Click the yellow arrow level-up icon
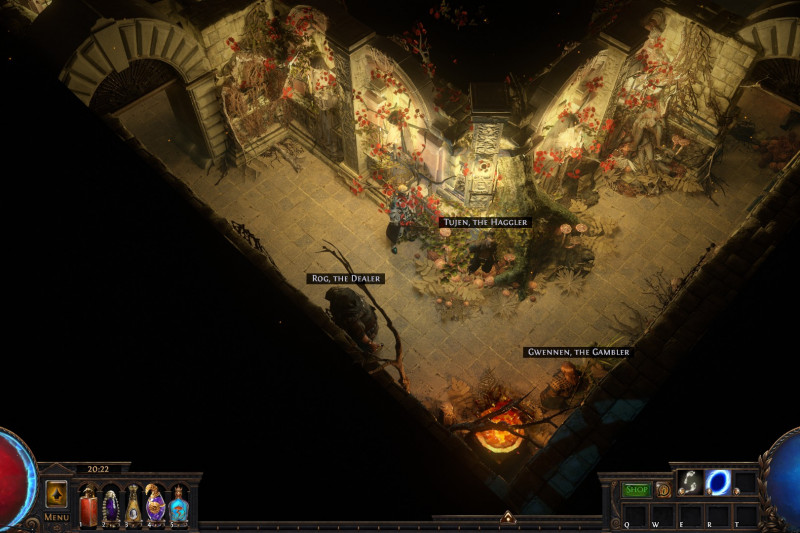This screenshot has height=533, width=800. point(56,494)
